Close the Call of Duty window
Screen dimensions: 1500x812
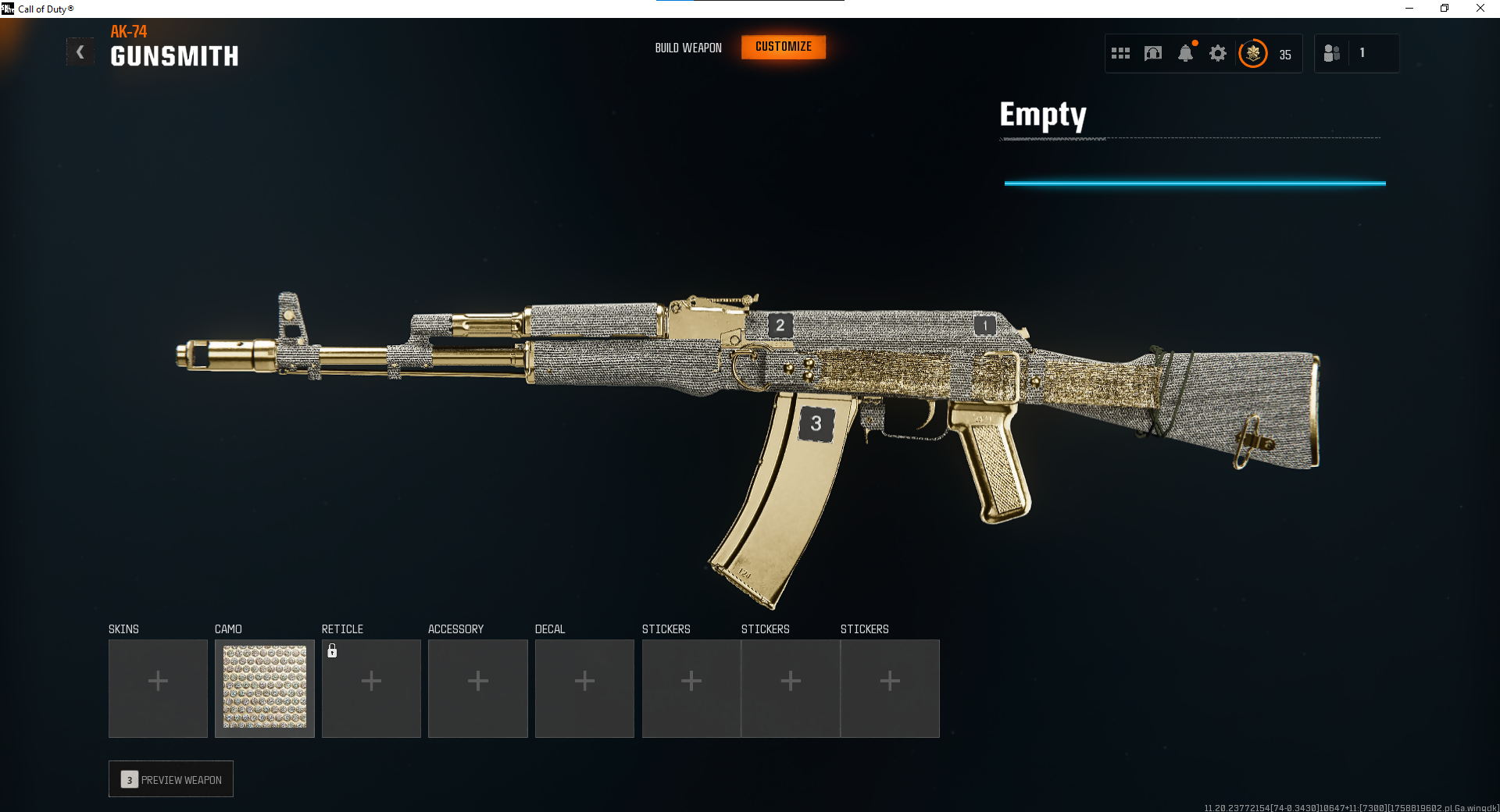(1480, 9)
